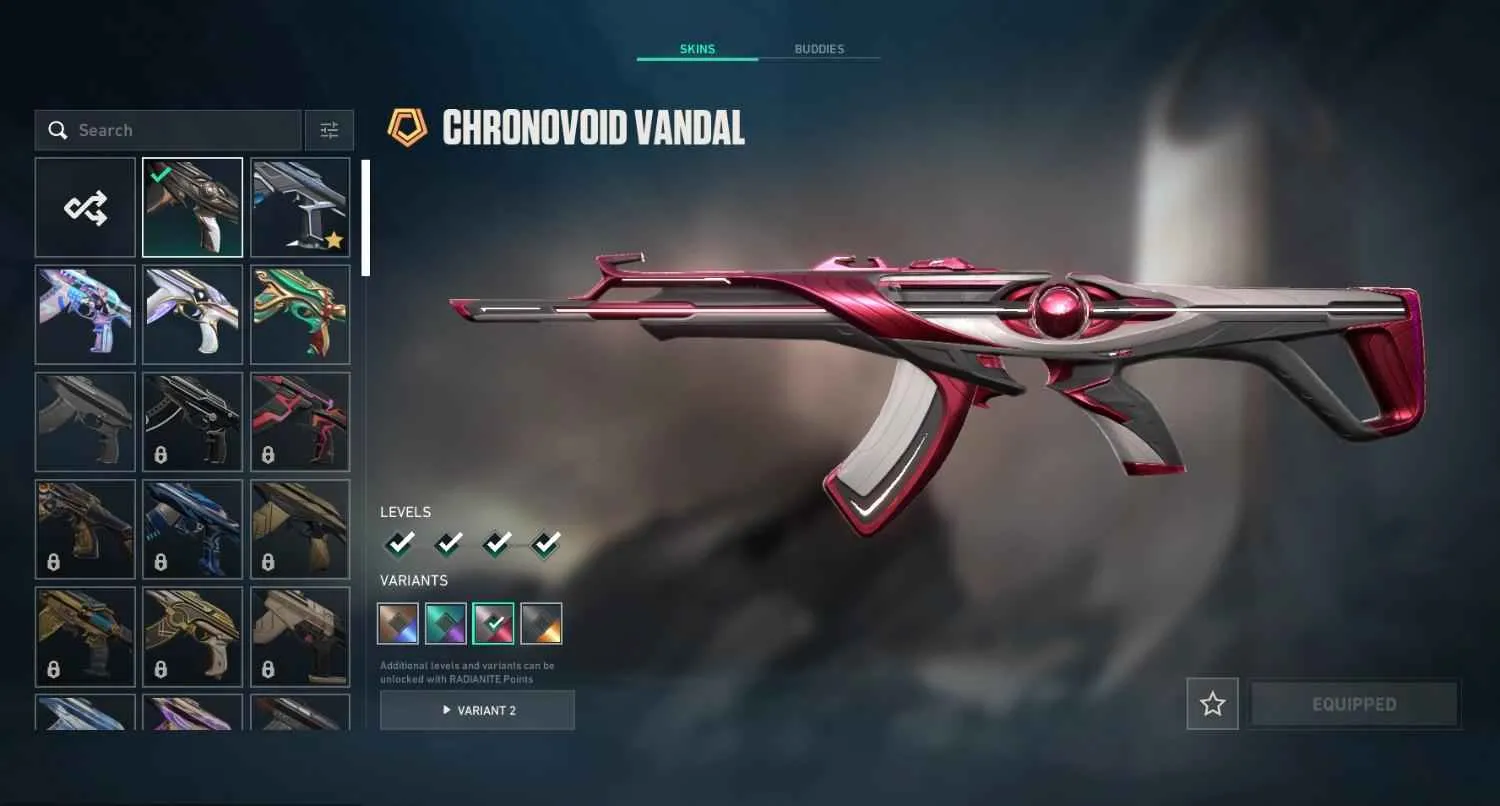The image size is (1500, 806).
Task: Toggle the favorite star for this skin
Action: [x=1212, y=703]
